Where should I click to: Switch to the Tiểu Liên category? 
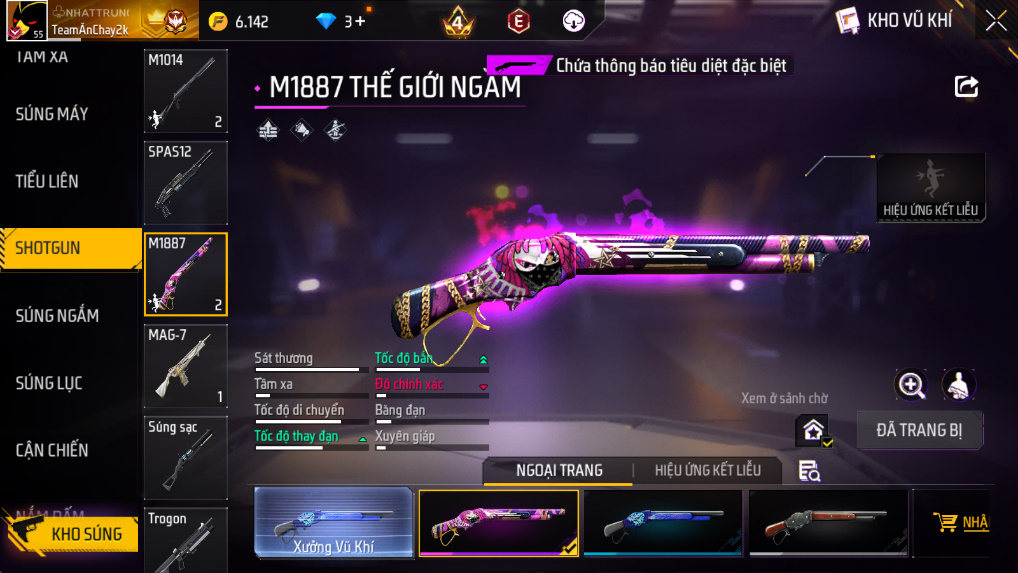pyautogui.click(x=47, y=181)
